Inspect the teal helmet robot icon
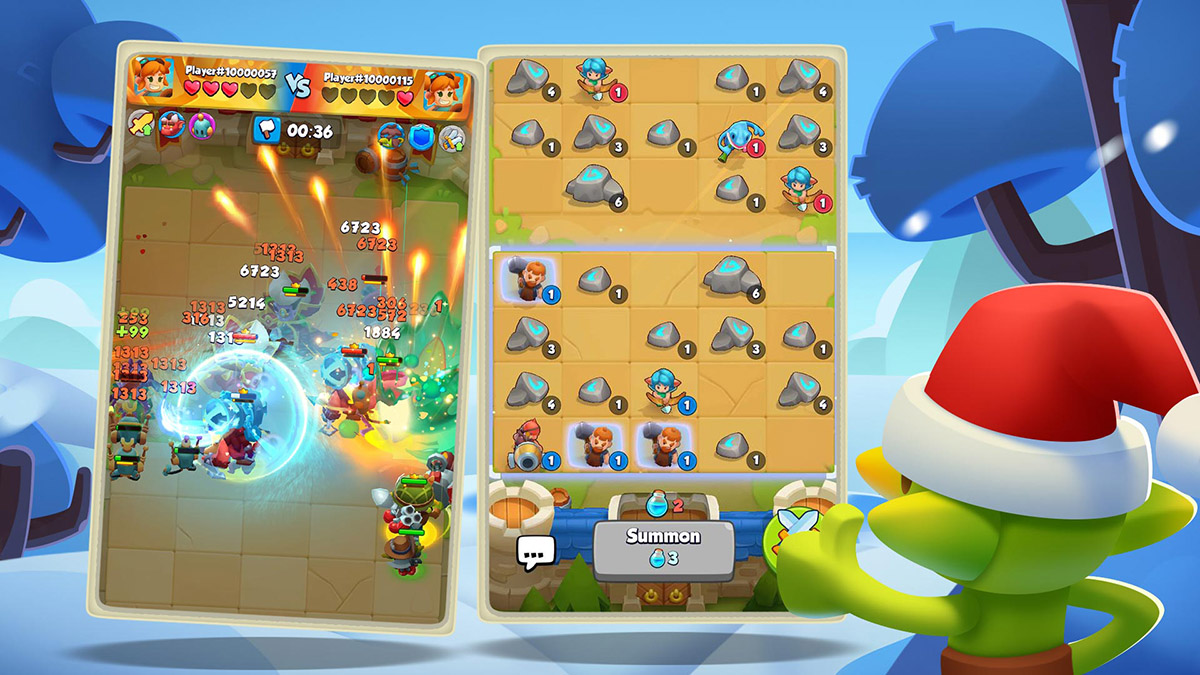Screen dimensions: 1200x675 click(204, 126)
